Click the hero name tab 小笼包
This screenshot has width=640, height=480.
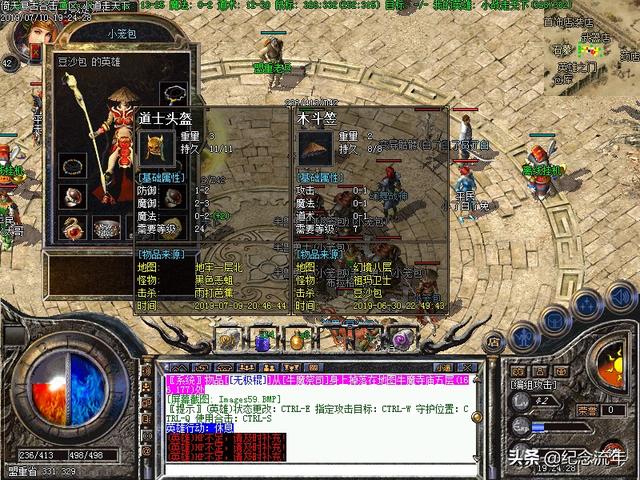119,32
